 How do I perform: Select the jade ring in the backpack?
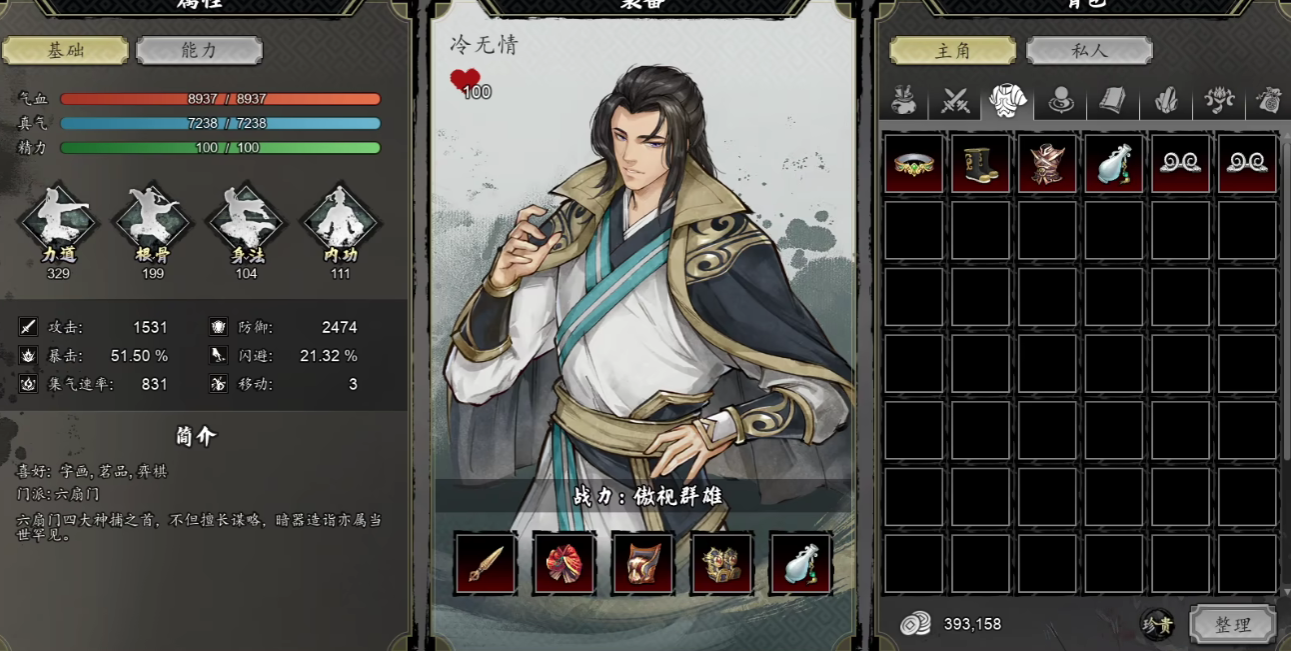pos(913,163)
